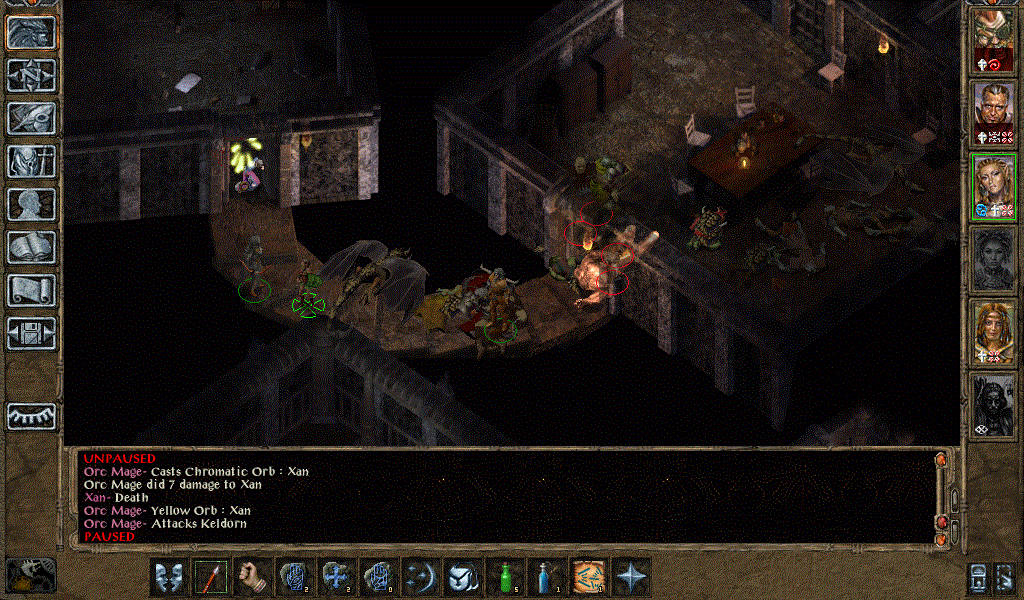Open the options floppy disk button
1024x600 pixels.
pos(31,333)
